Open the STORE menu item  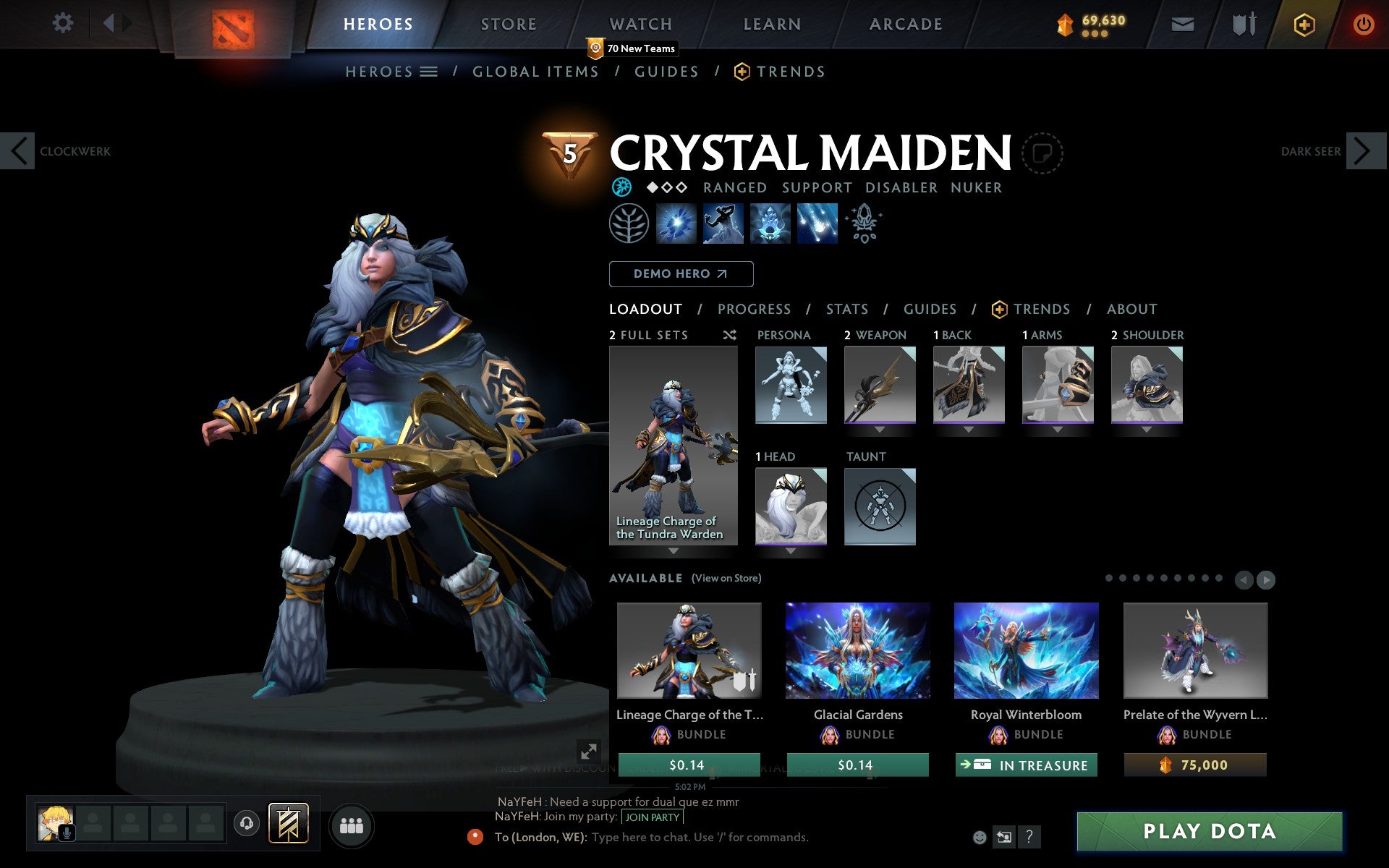click(x=508, y=23)
